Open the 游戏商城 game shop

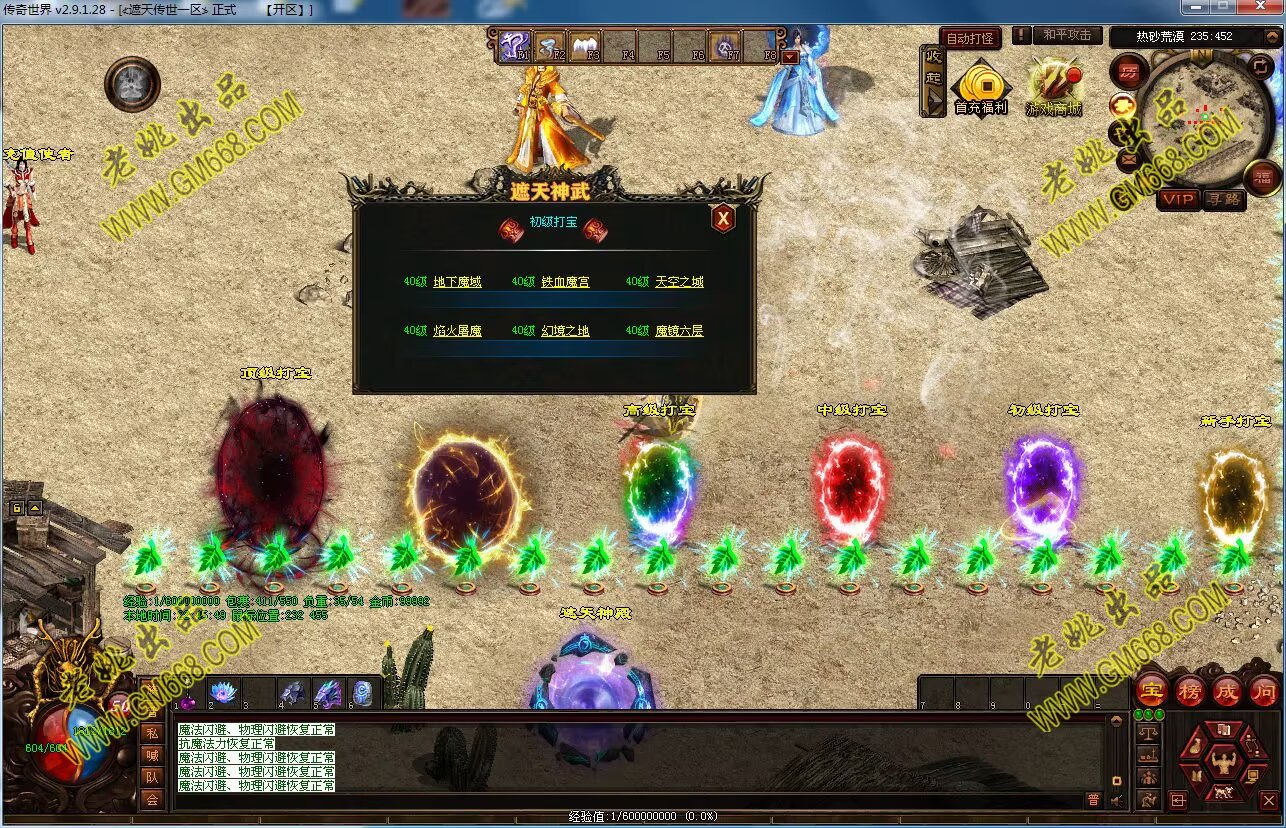click(x=1054, y=87)
